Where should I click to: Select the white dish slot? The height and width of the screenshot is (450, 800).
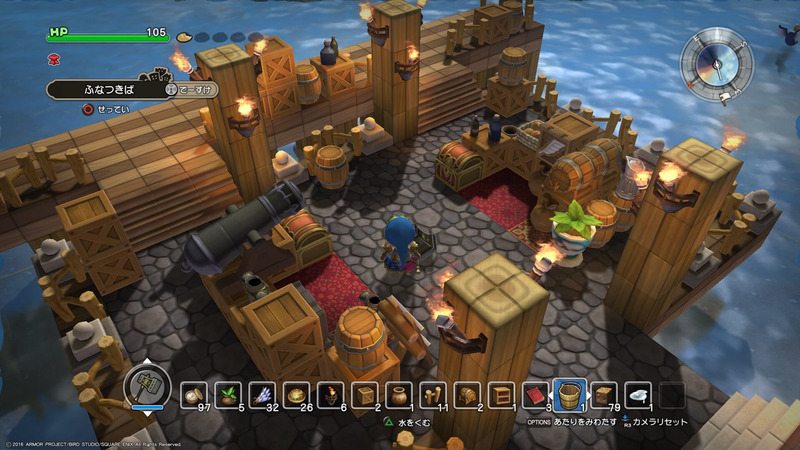point(637,395)
